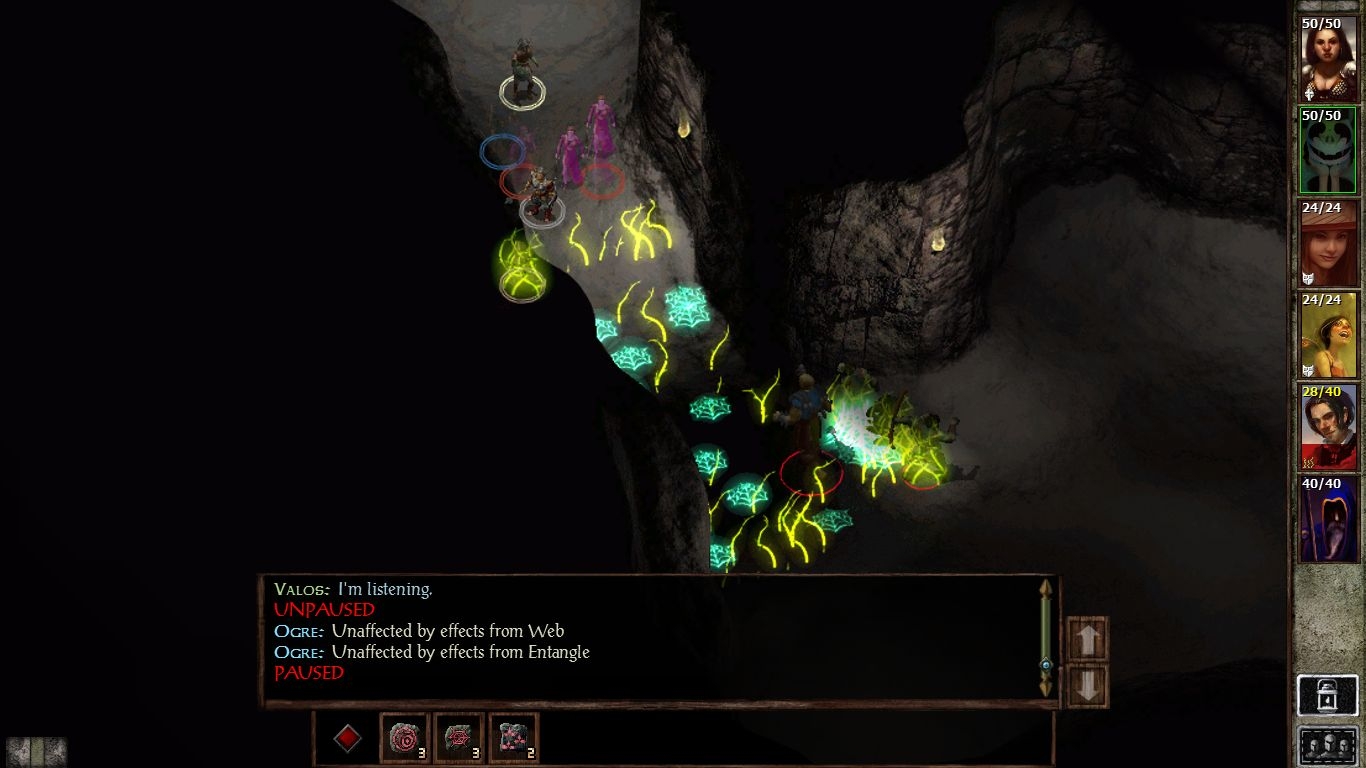Grab the message log scrollbar handle
The image size is (1366, 768).
[x=1046, y=665]
